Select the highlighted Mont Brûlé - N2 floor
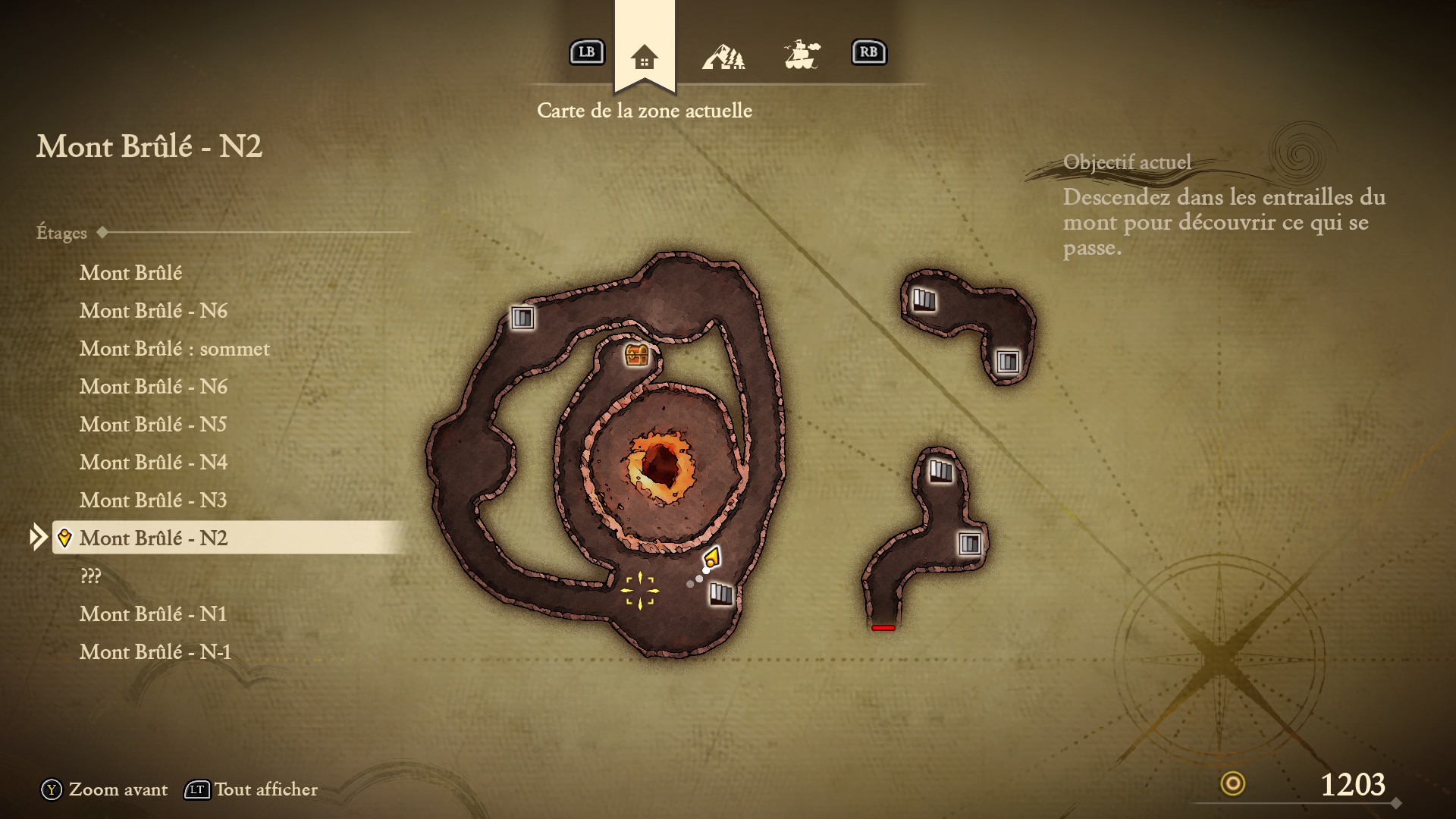The width and height of the screenshot is (1456, 819). point(153,538)
